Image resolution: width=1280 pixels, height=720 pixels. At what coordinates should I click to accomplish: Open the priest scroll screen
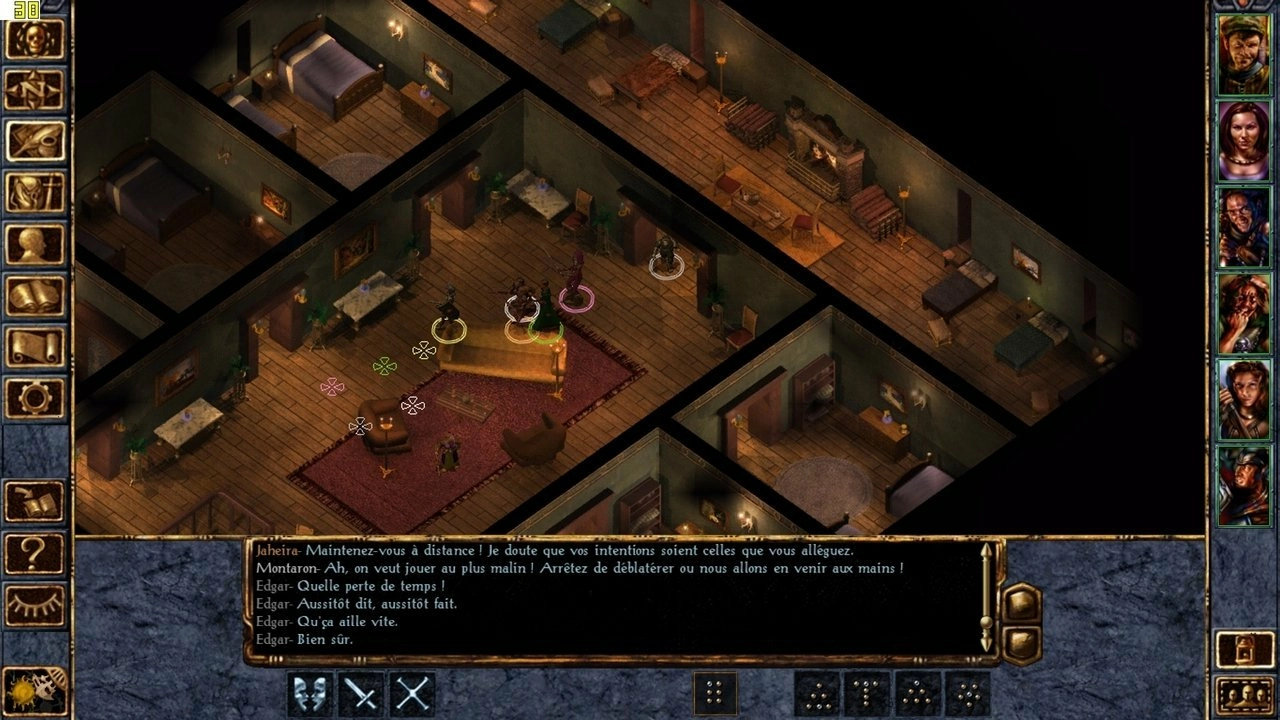35,346
